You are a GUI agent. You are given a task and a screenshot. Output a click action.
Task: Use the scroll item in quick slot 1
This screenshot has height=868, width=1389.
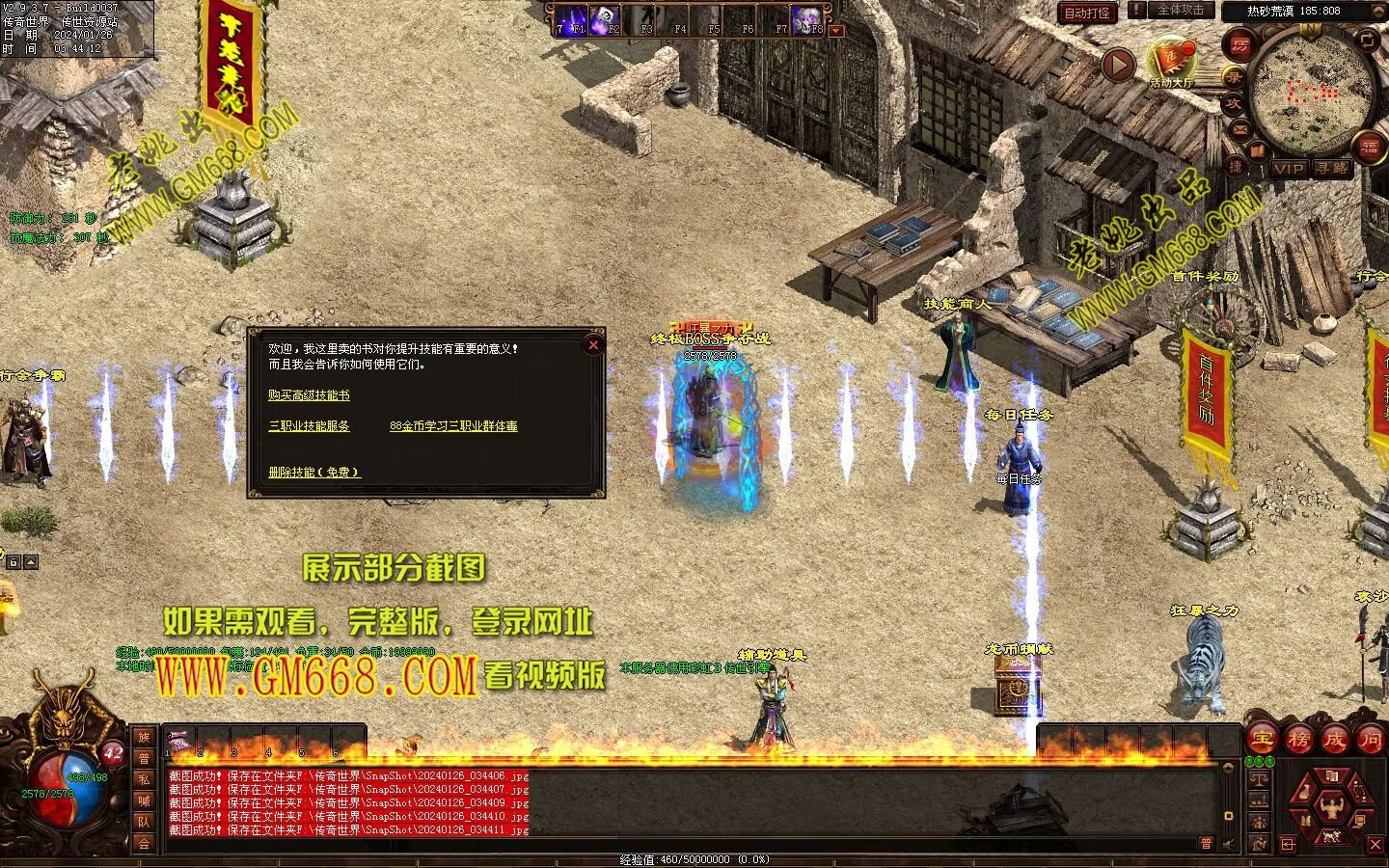pyautogui.click(x=179, y=742)
